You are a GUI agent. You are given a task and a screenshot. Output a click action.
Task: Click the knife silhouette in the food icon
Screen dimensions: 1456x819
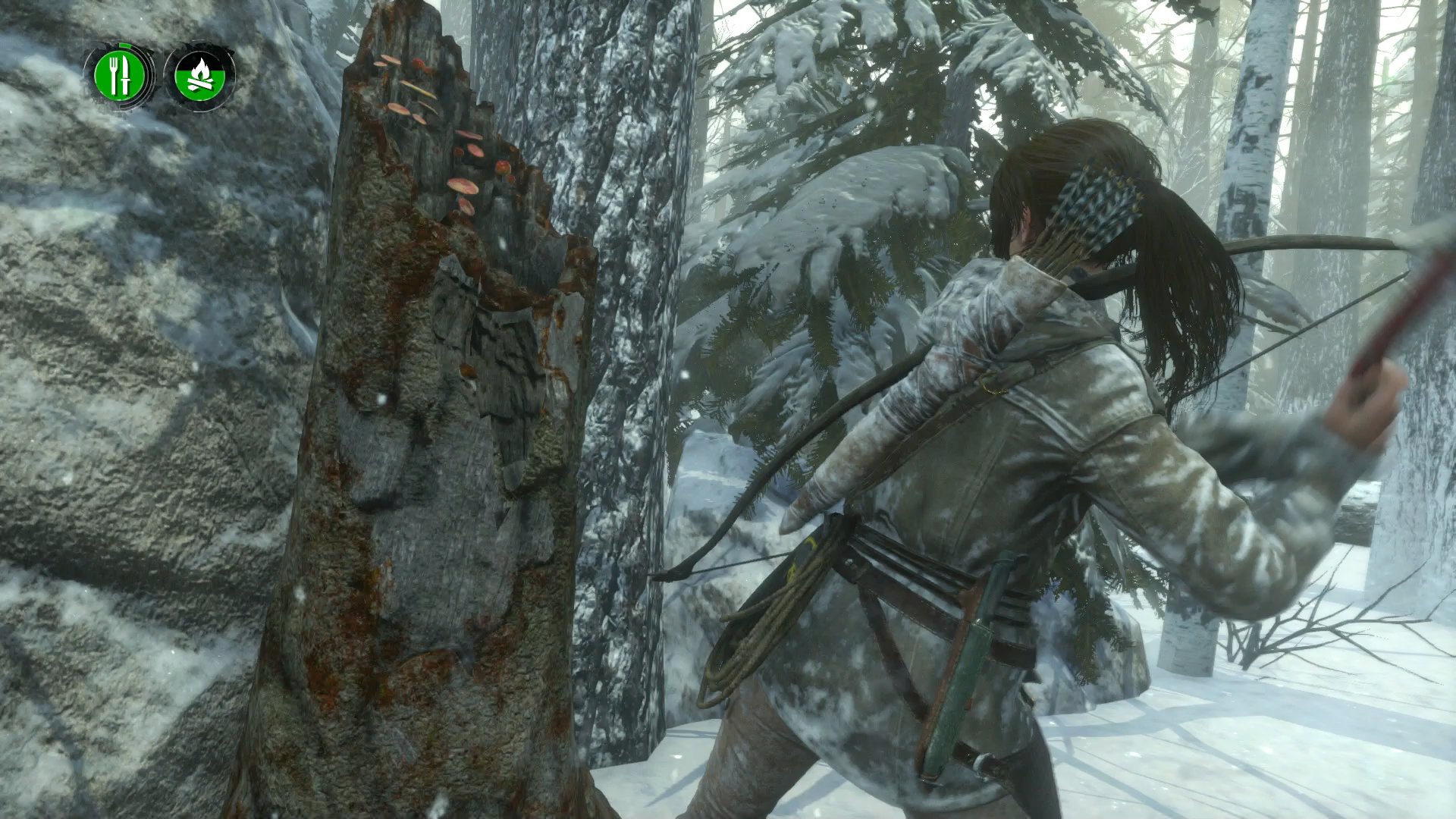tap(126, 74)
